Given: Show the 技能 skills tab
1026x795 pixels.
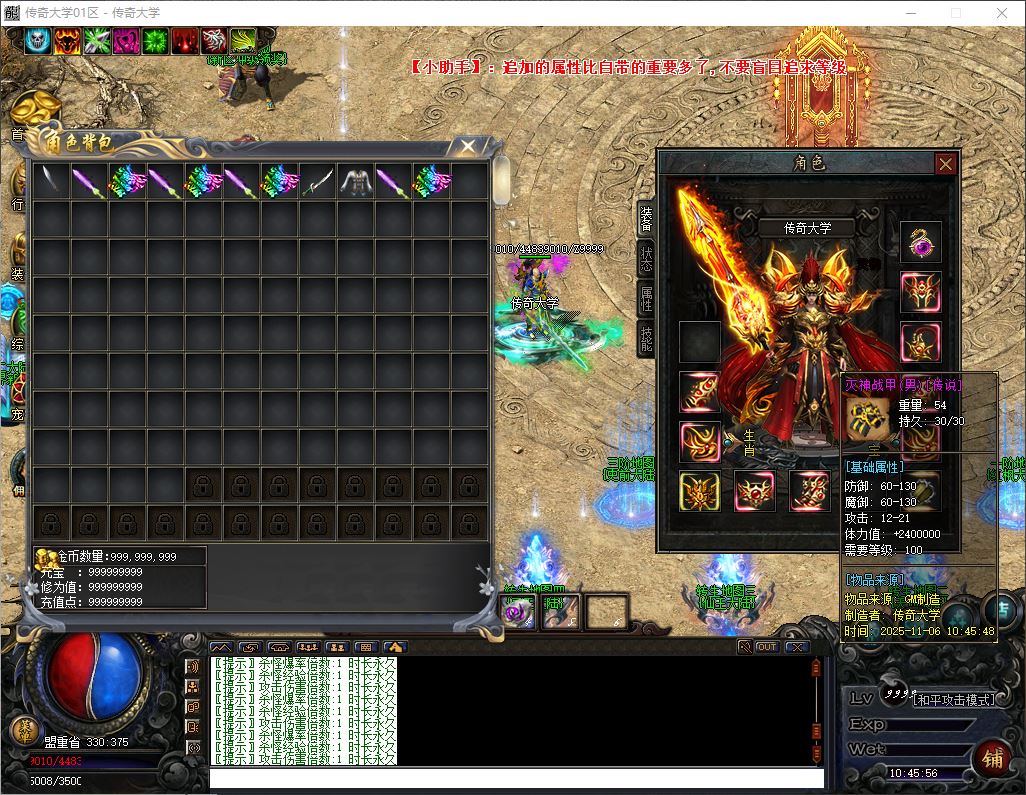Looking at the screenshot, I should [x=647, y=339].
